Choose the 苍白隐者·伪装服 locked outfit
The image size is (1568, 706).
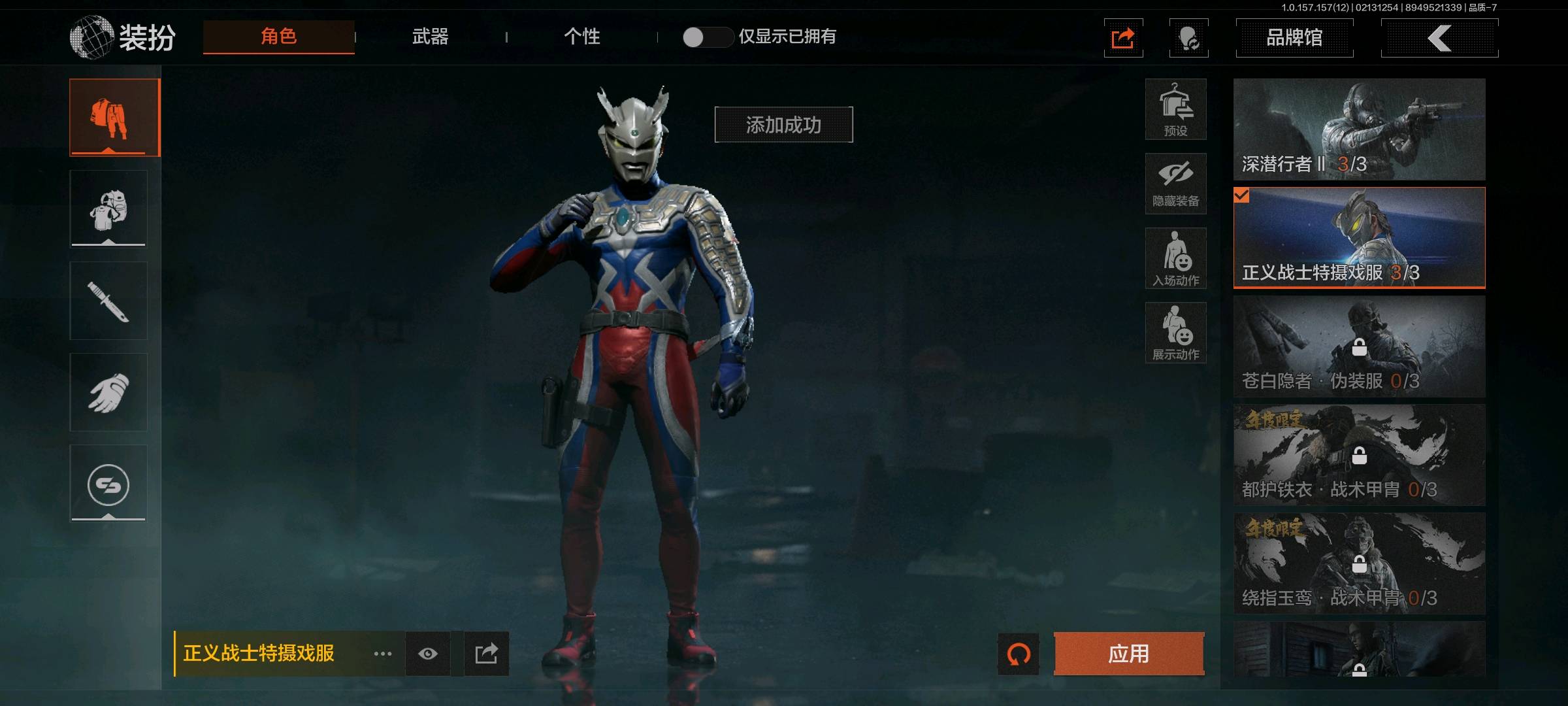coord(1359,346)
